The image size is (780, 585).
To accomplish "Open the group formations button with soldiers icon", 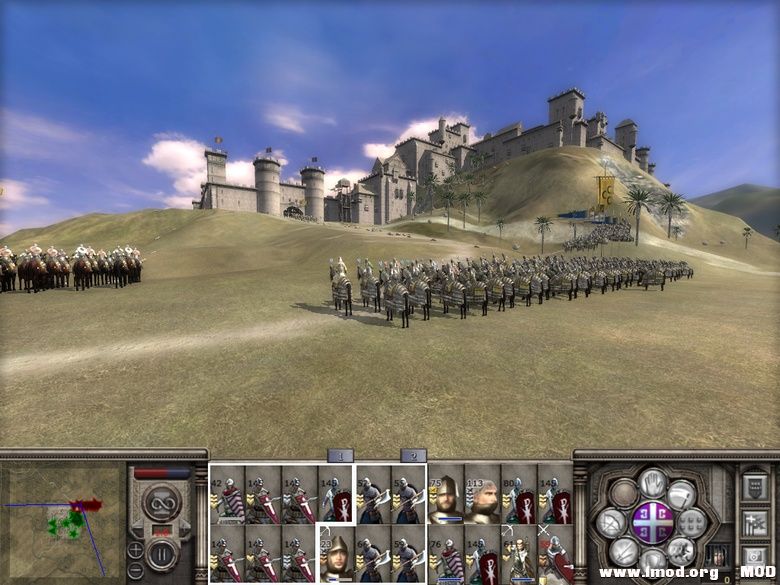I will tap(755, 522).
